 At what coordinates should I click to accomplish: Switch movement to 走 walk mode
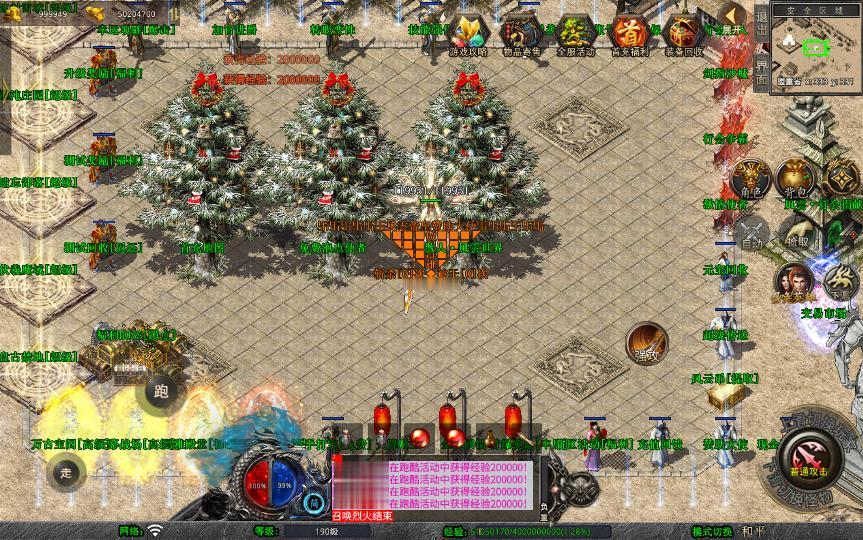(65, 470)
